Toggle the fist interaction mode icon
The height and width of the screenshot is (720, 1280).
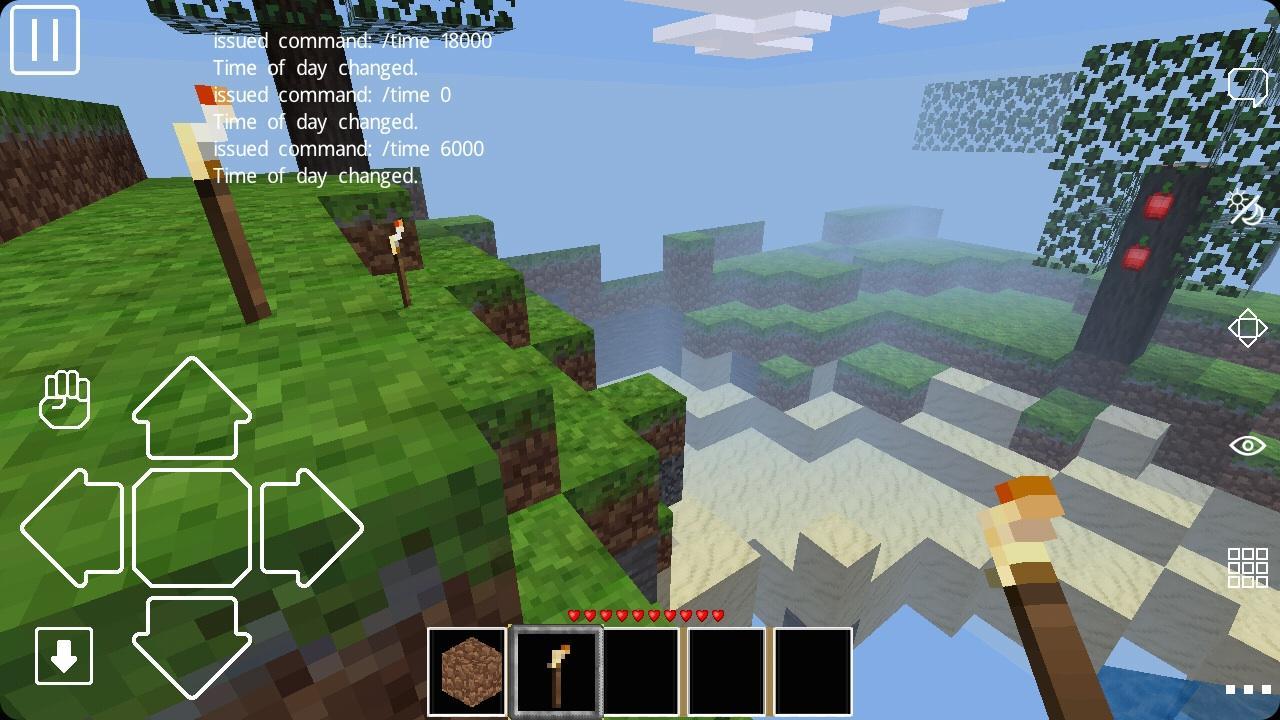pyautogui.click(x=67, y=401)
